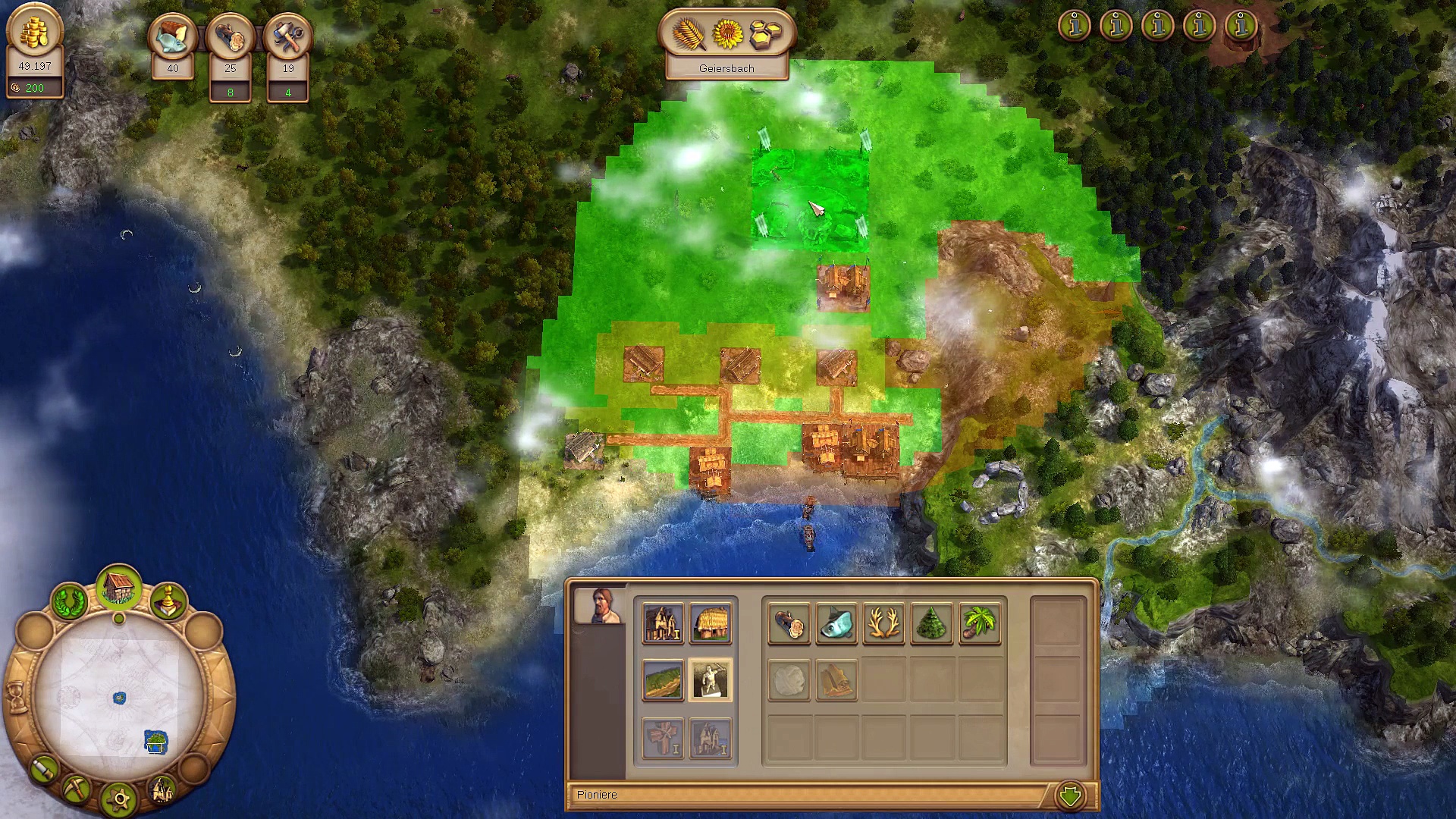Open the gear settings menu
This screenshot has height=819, width=1456.
[x=120, y=799]
